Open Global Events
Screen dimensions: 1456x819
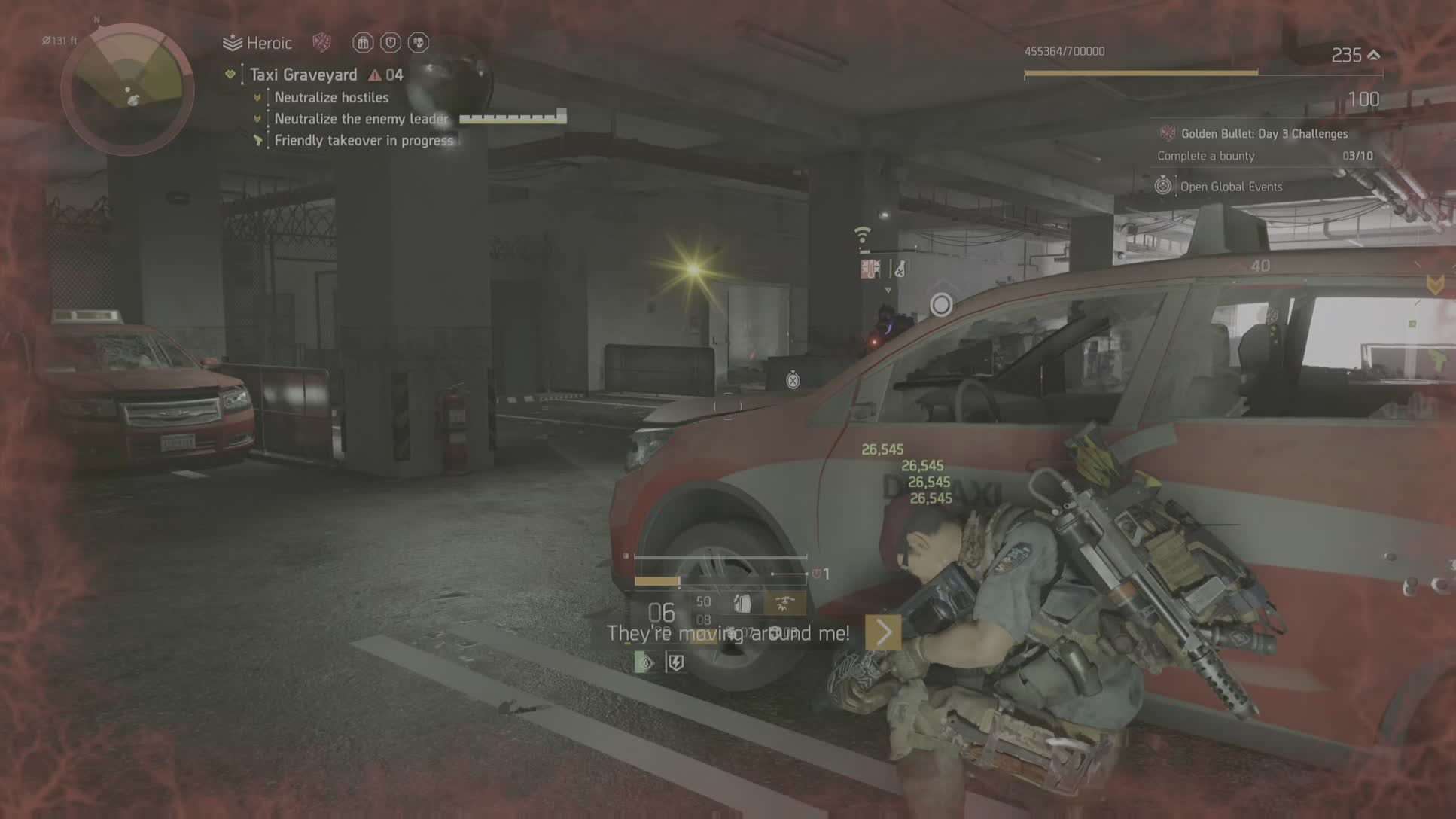tap(1230, 187)
